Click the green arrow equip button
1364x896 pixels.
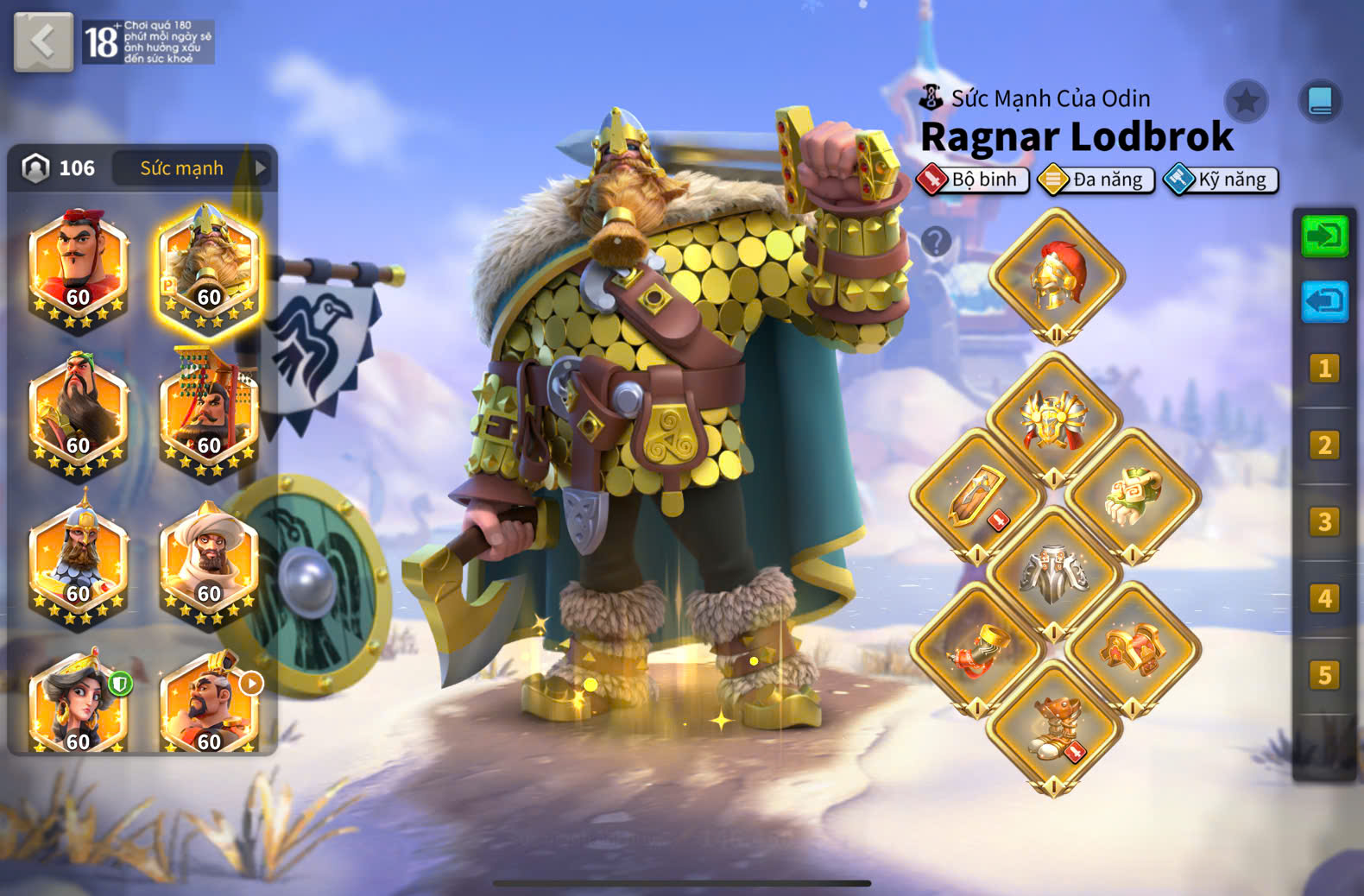[x=1324, y=236]
